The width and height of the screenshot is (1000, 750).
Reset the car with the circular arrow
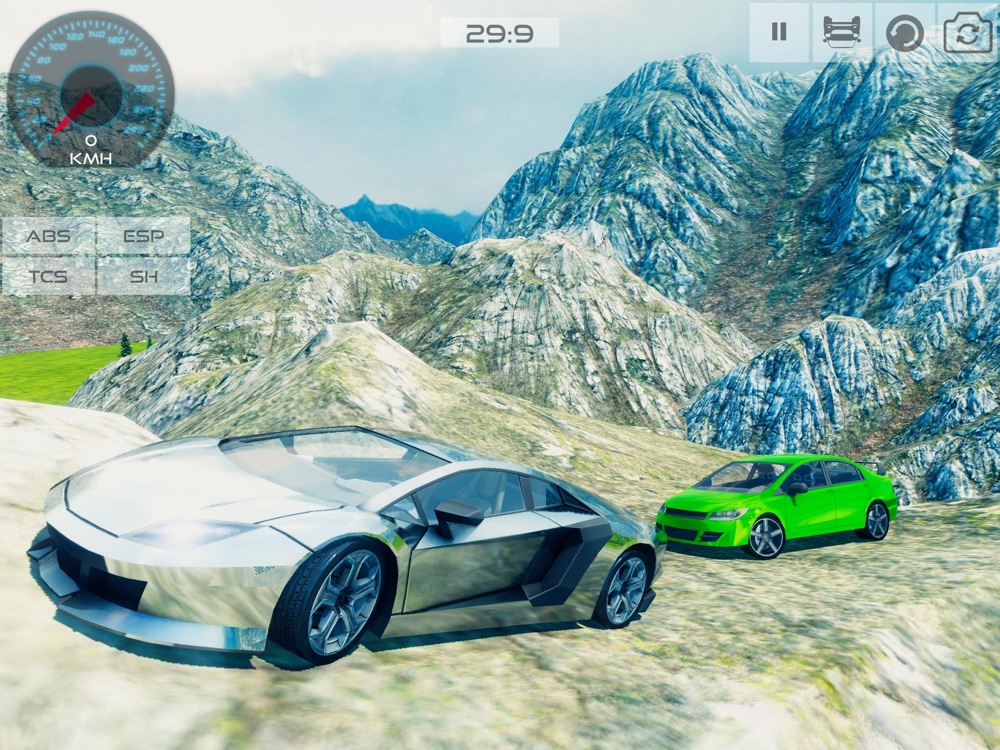pos(905,32)
